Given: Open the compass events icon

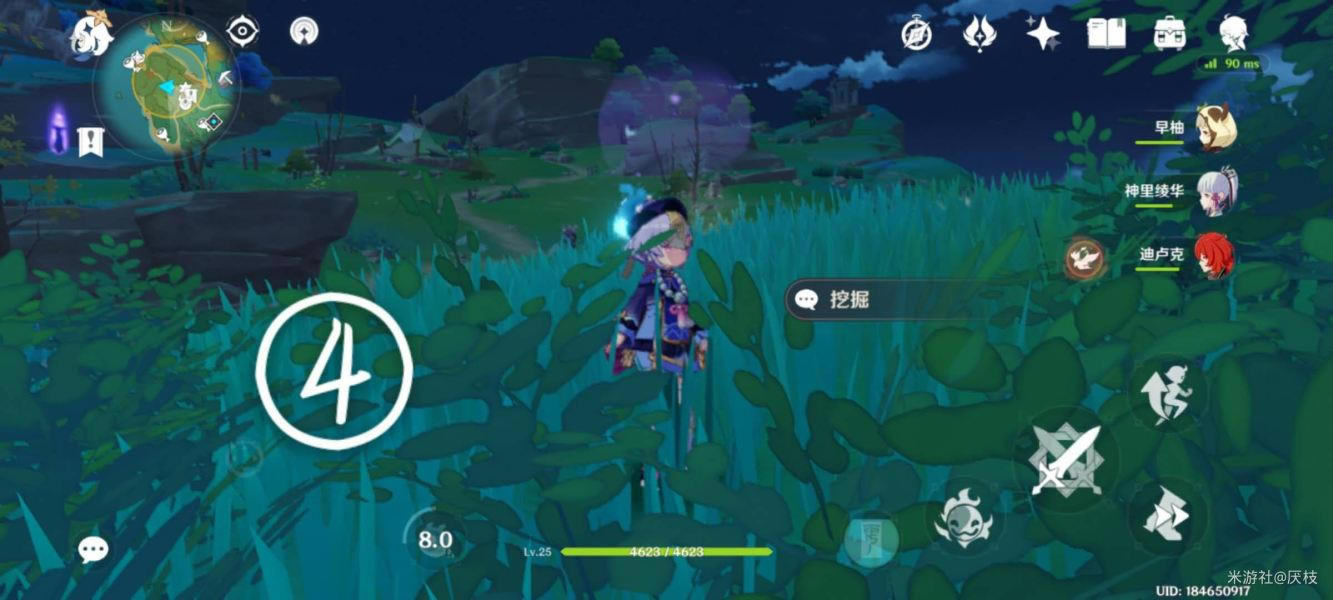Looking at the screenshot, I should 917,35.
